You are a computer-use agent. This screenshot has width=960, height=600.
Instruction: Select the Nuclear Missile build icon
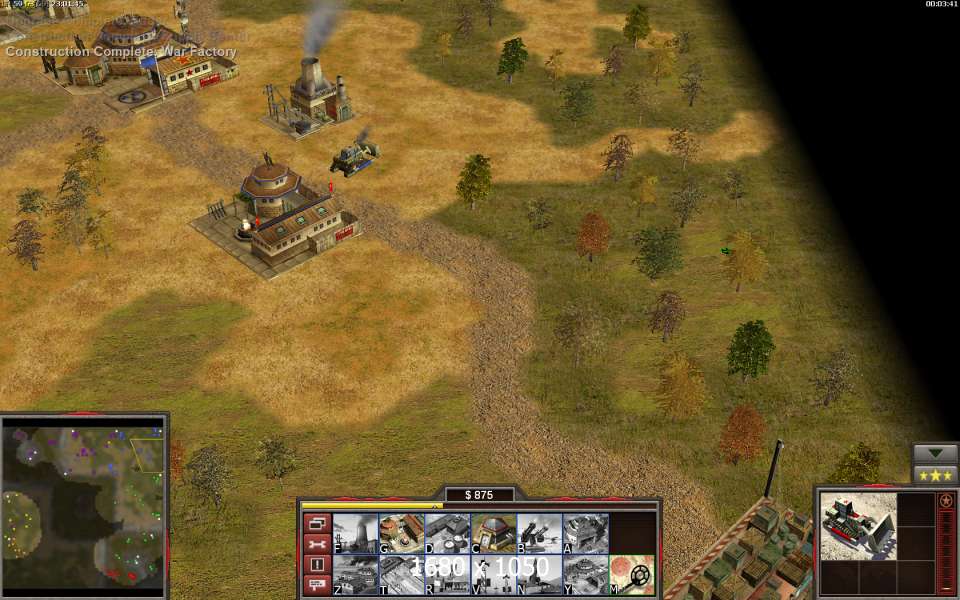tap(539, 575)
